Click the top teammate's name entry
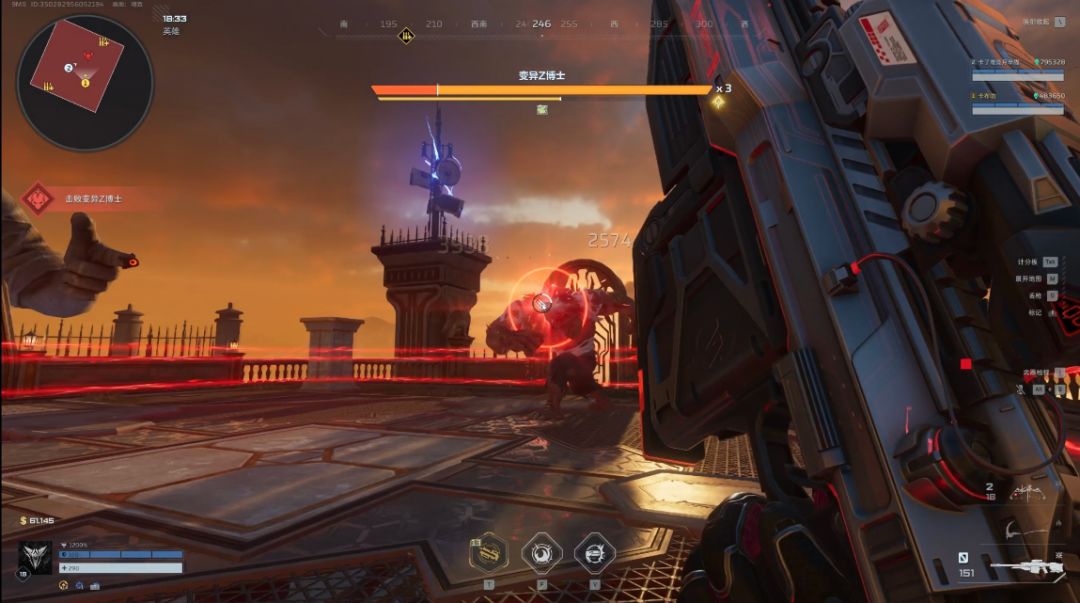 point(1000,62)
